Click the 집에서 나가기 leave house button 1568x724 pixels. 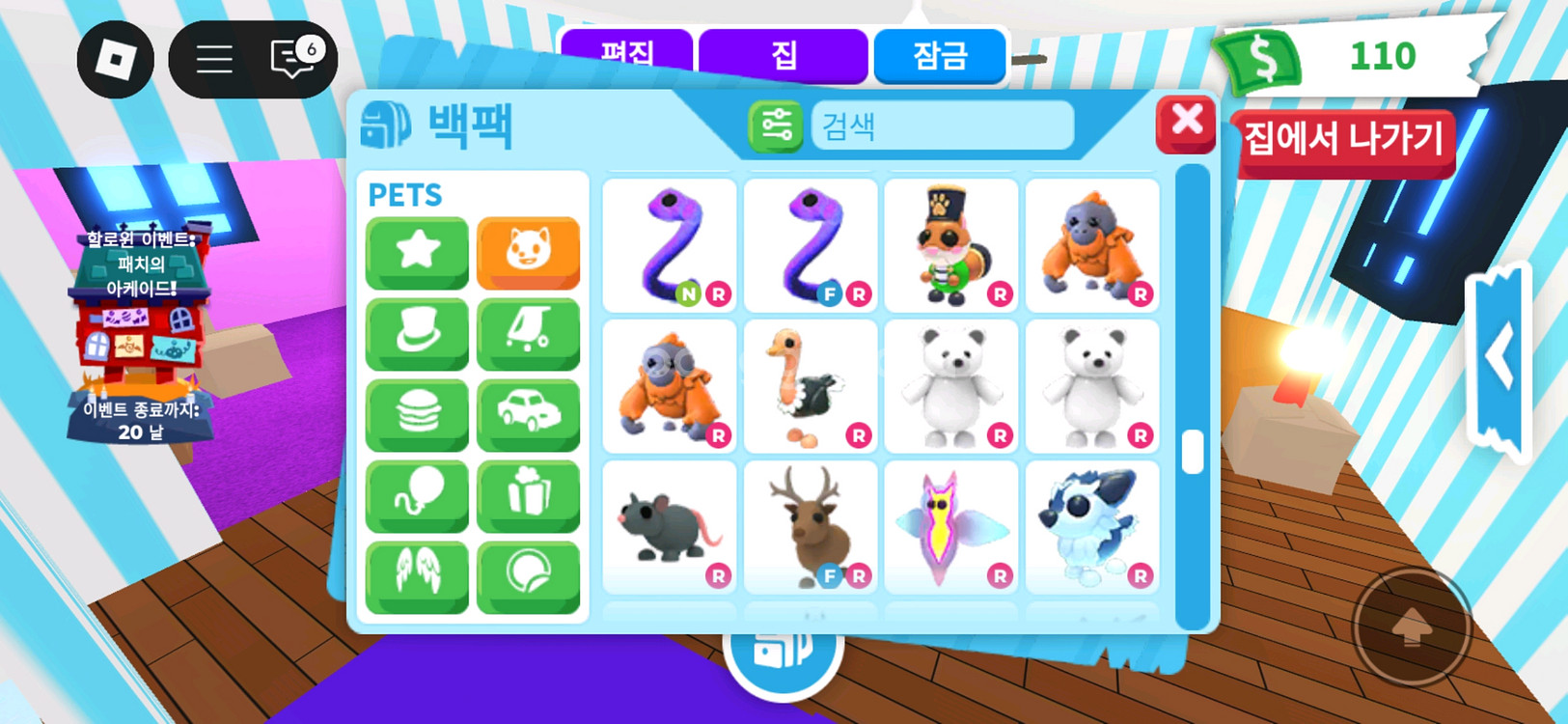point(1343,141)
